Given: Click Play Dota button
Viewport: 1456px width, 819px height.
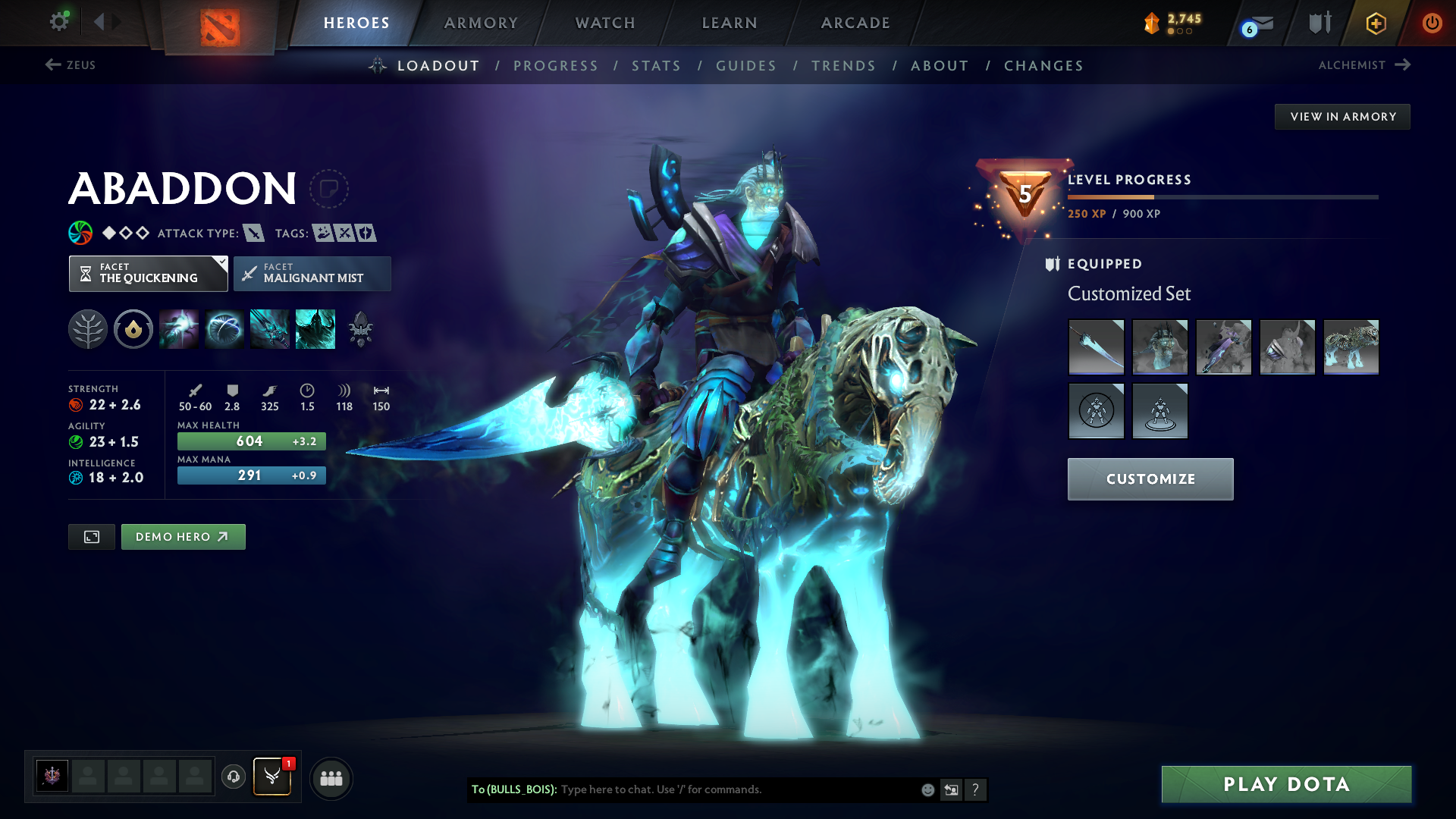Looking at the screenshot, I should 1286,784.
